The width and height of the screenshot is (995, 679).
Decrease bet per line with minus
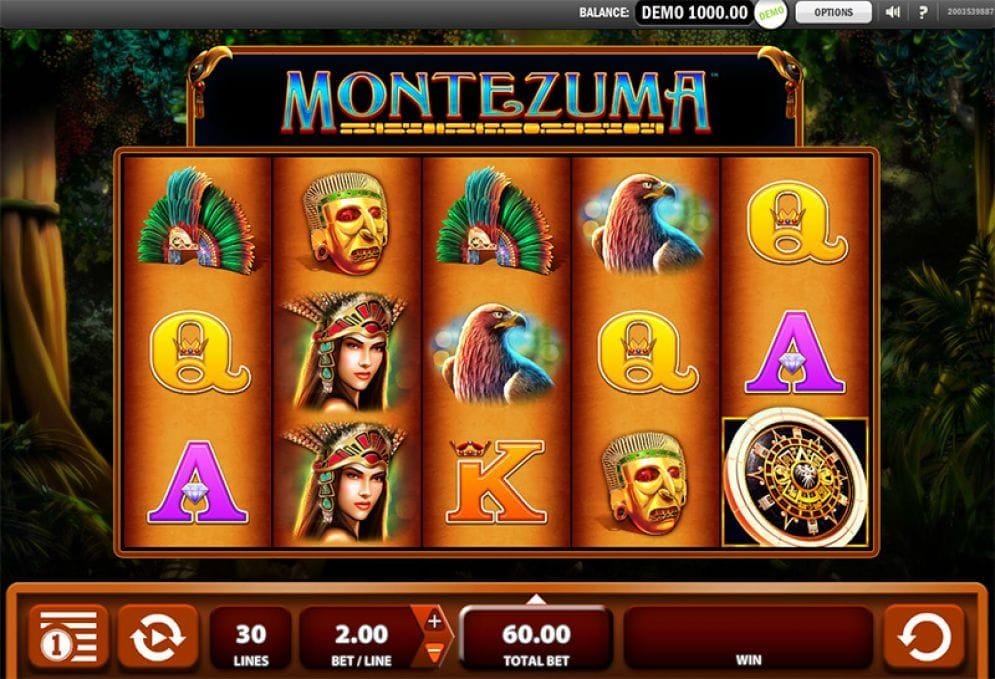(x=434, y=653)
